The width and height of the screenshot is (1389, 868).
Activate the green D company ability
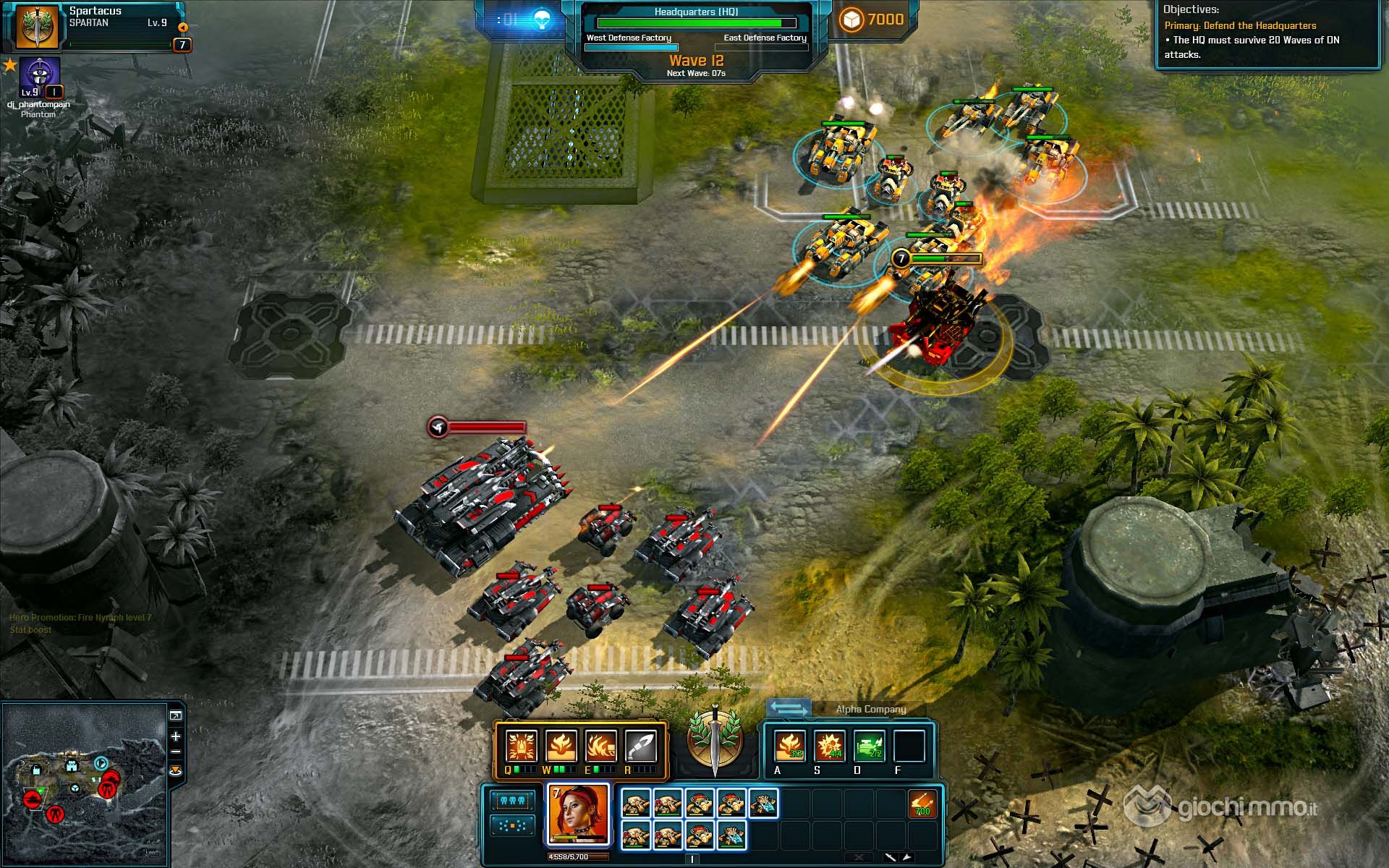(869, 746)
